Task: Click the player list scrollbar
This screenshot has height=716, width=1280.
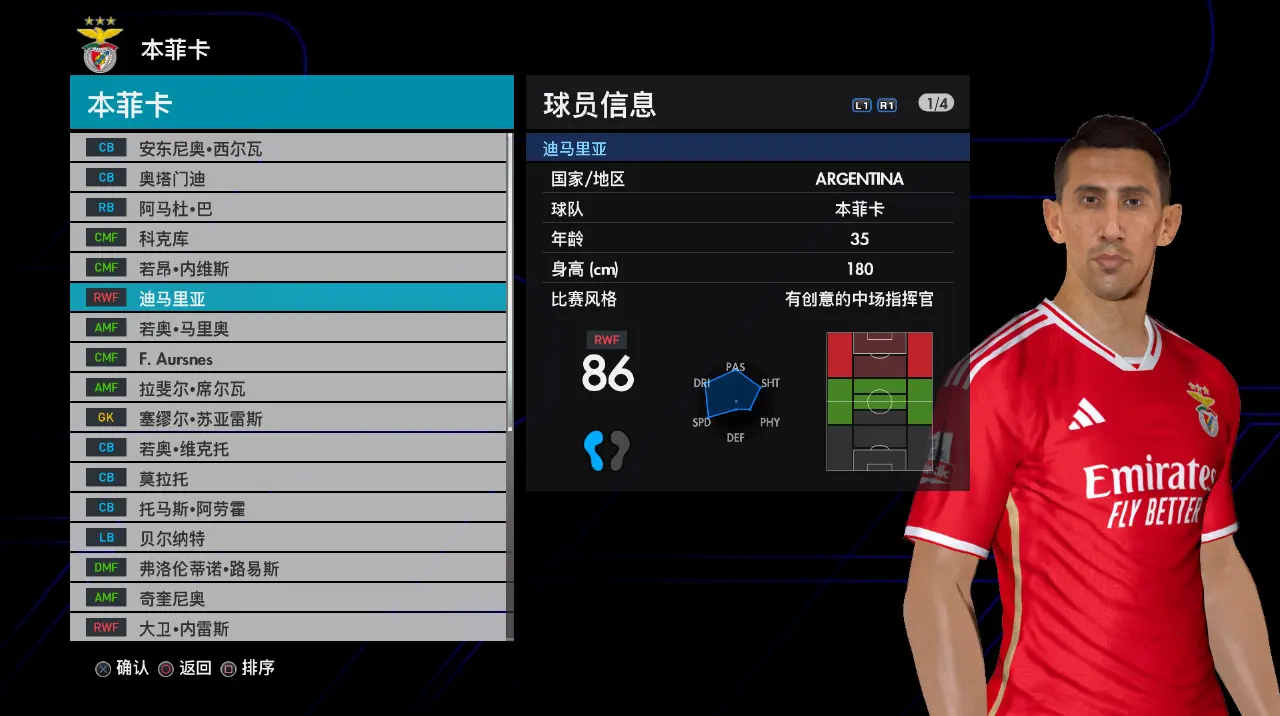Action: (x=510, y=282)
